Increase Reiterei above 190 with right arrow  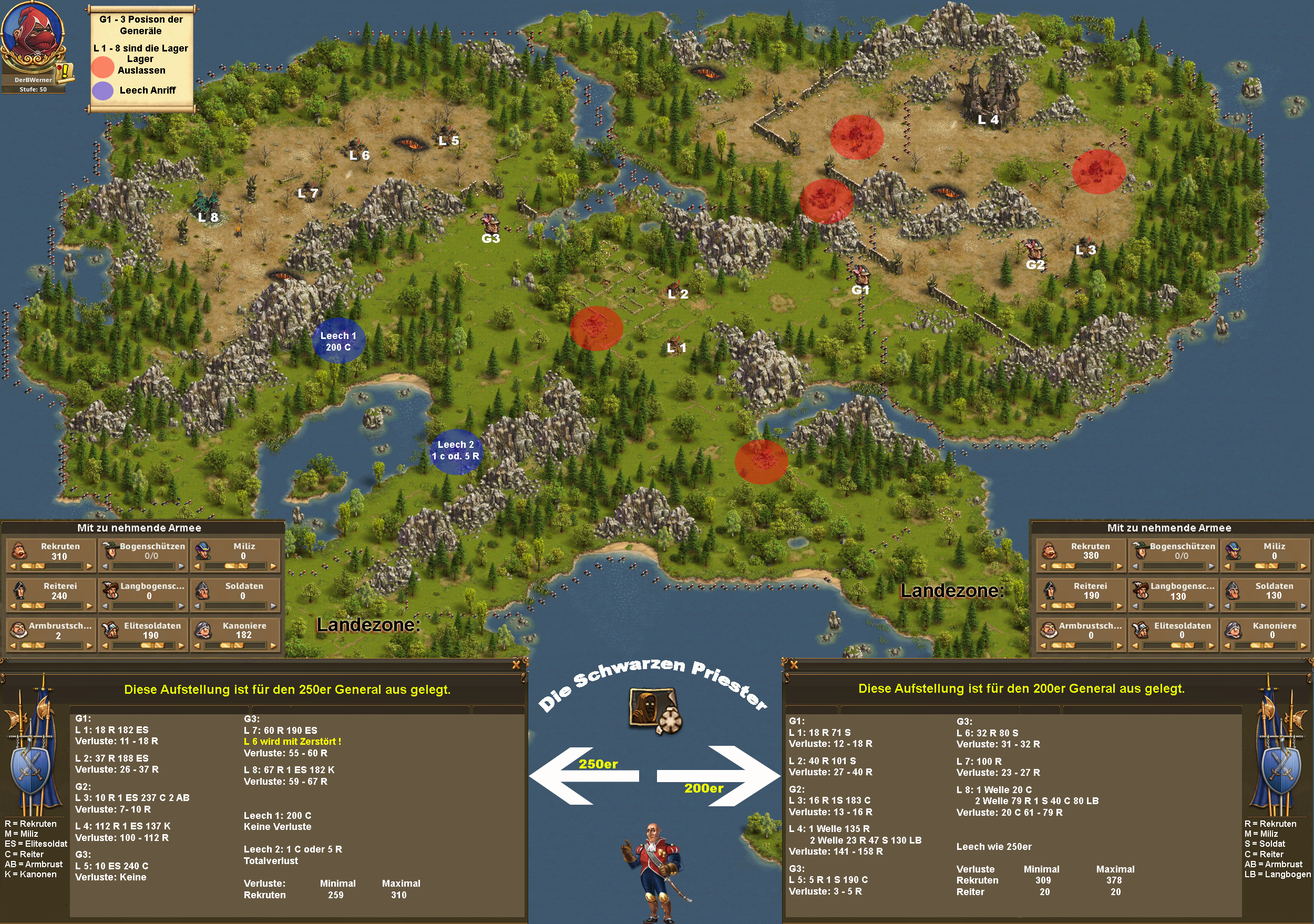[x=1120, y=606]
